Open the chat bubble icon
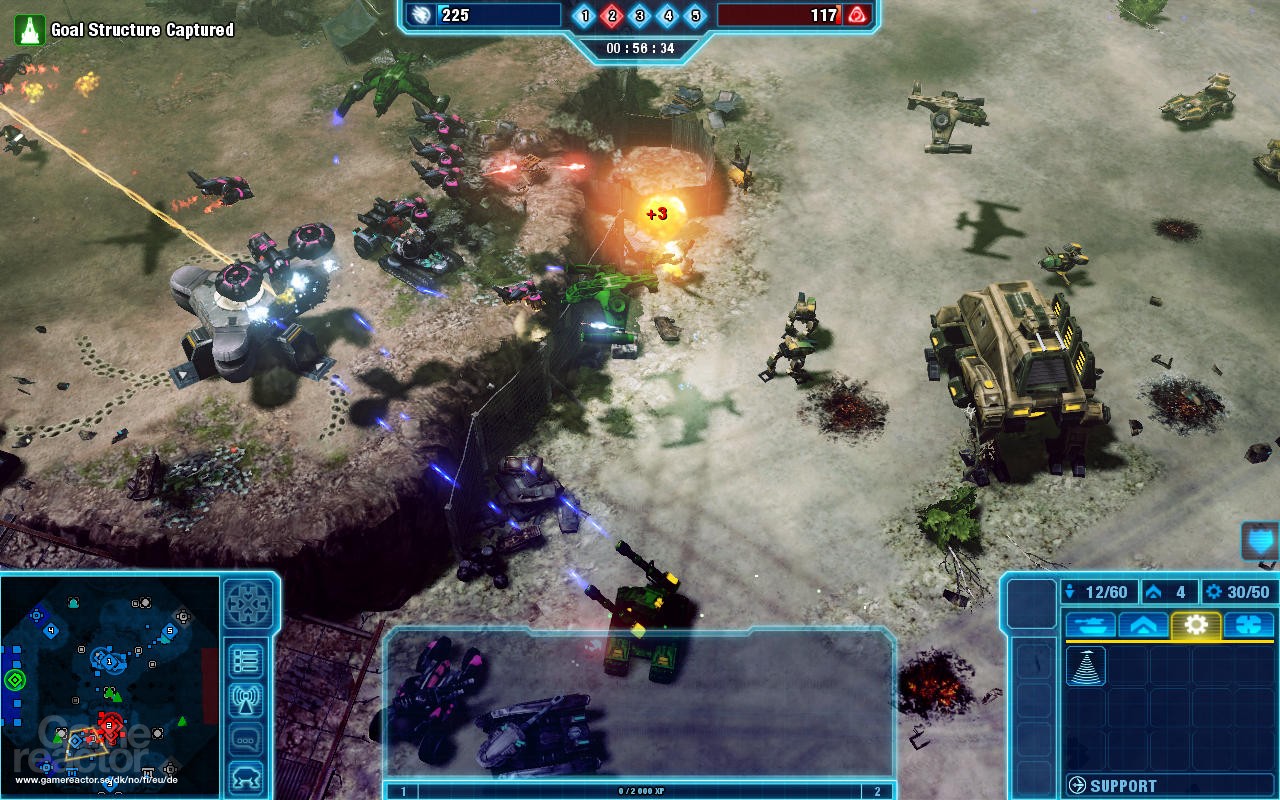This screenshot has height=800, width=1280. point(246,733)
